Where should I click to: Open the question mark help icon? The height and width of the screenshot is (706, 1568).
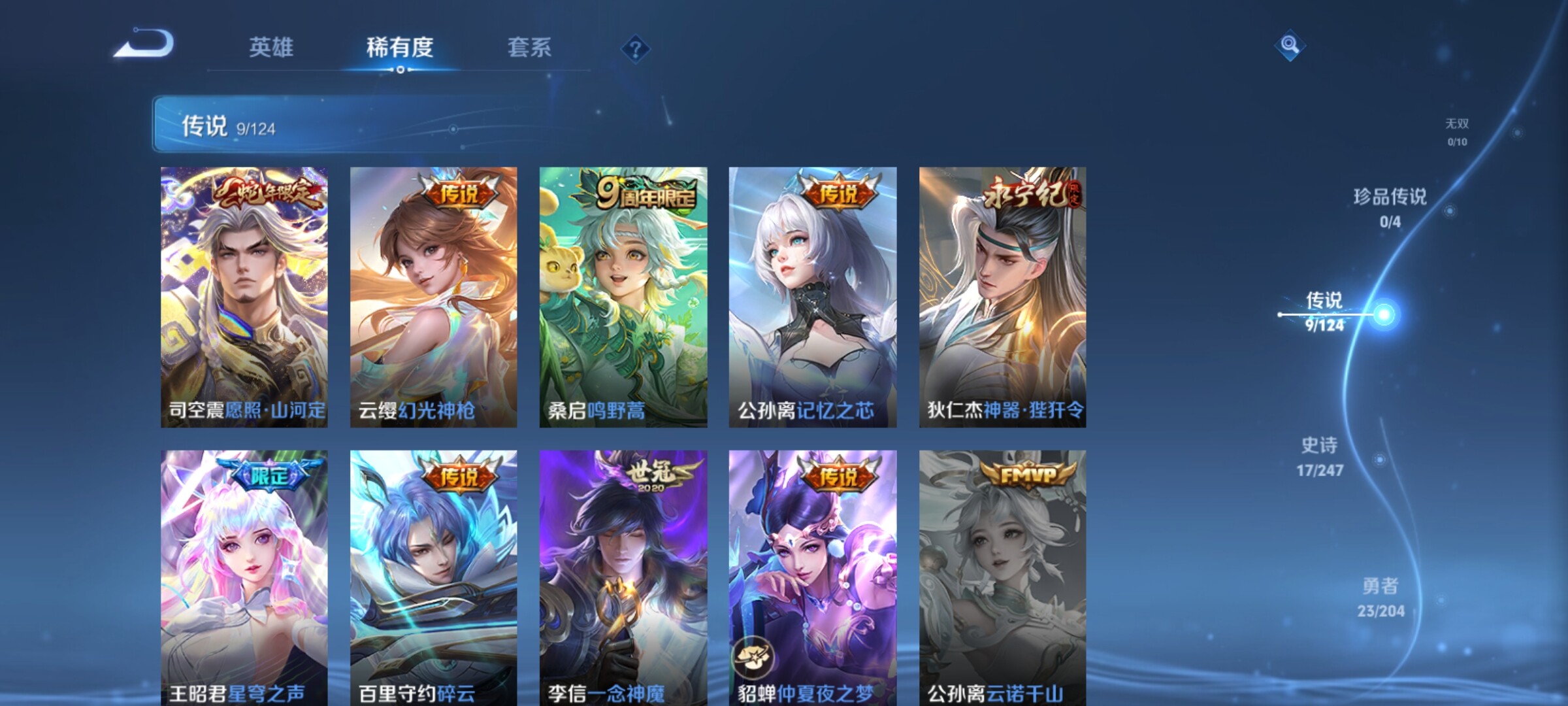[635, 49]
